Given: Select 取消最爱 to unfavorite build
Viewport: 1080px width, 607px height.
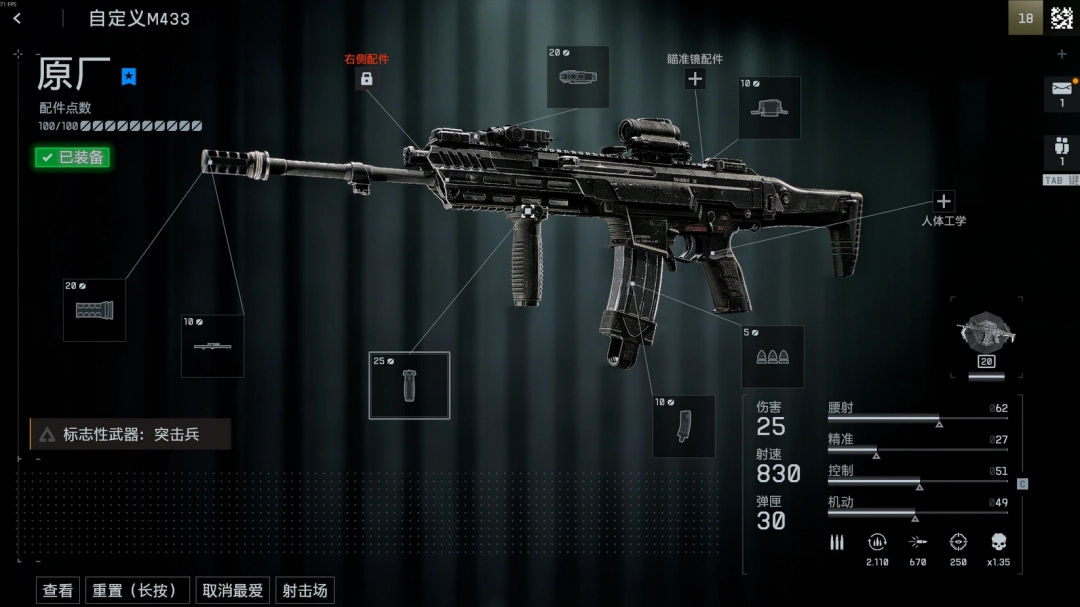Looking at the screenshot, I should (x=232, y=591).
